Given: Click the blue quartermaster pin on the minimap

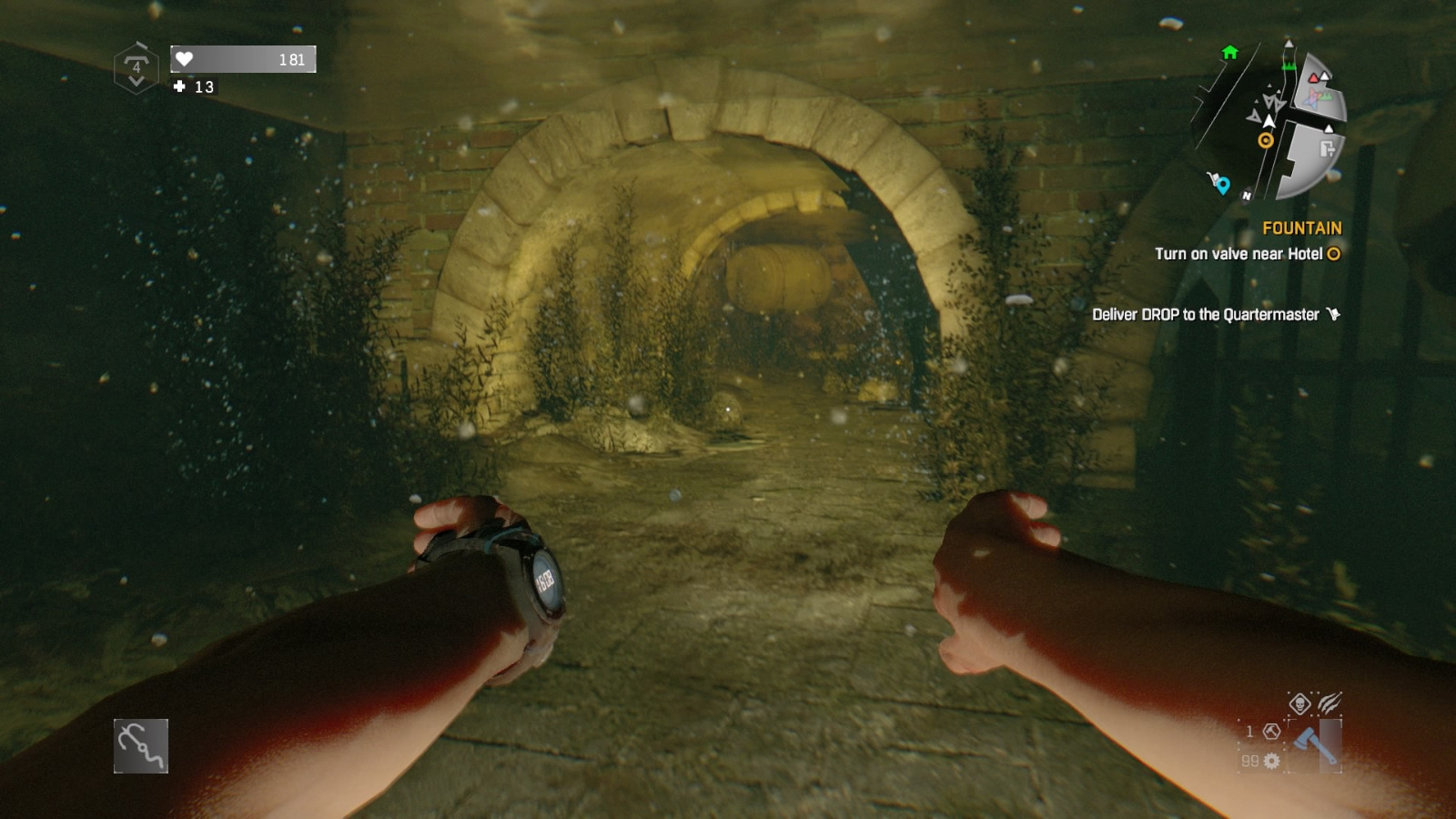Looking at the screenshot, I should [x=1223, y=184].
